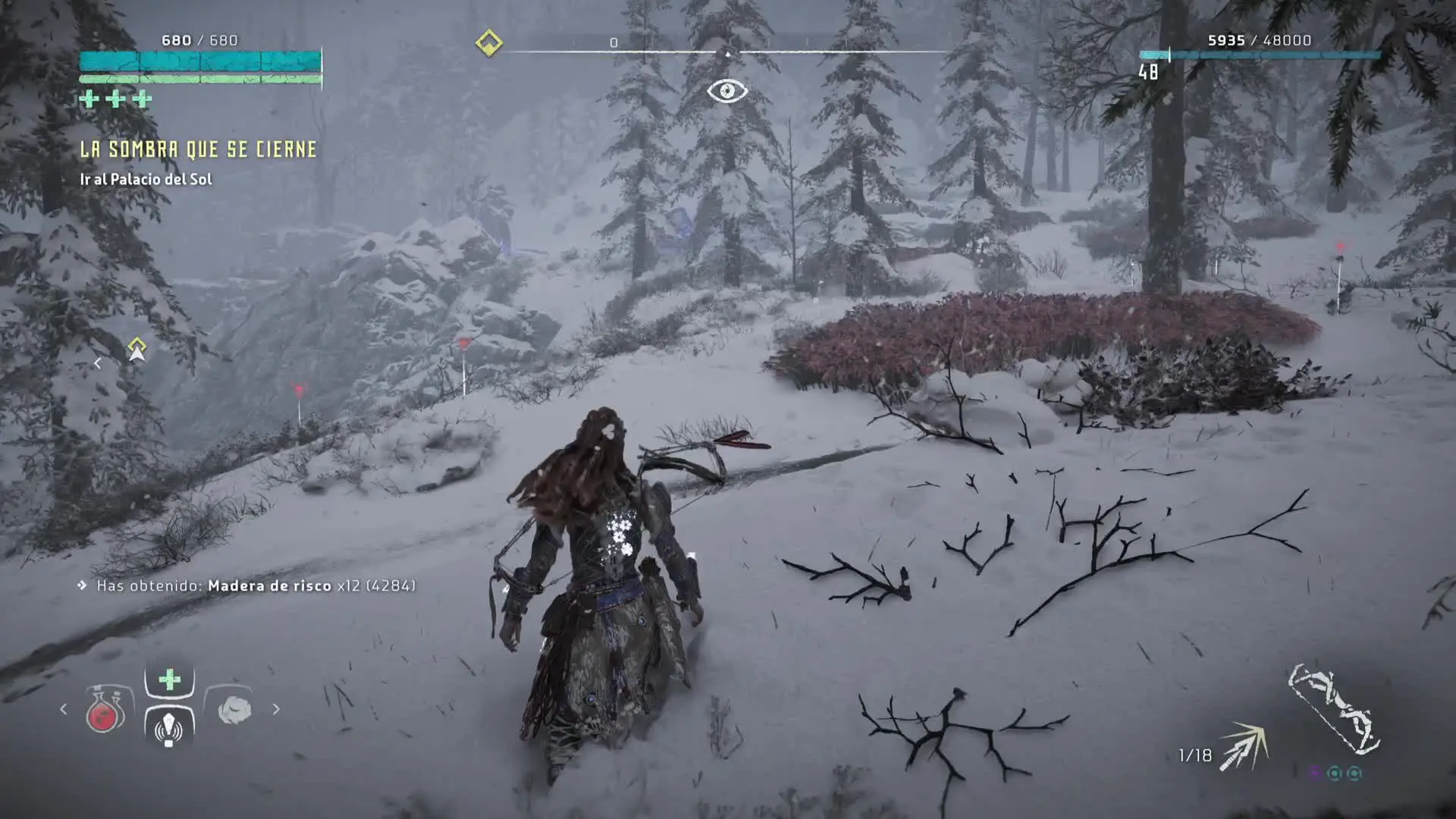
Task: Click the off-screen quest waypoint indicator
Action: coord(136,350)
